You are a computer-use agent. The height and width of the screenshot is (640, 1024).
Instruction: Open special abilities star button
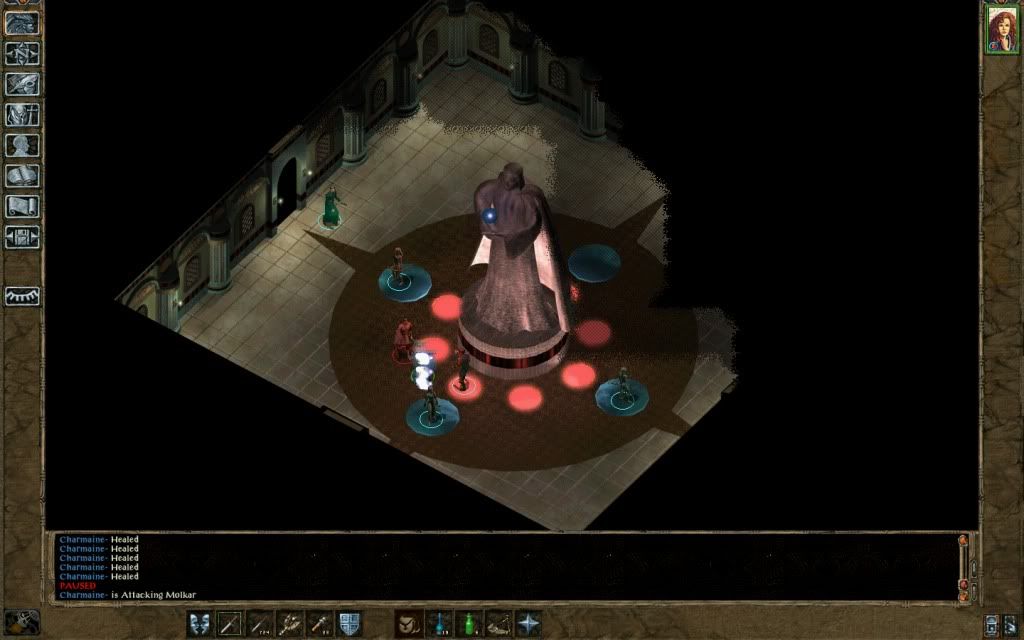point(527,623)
